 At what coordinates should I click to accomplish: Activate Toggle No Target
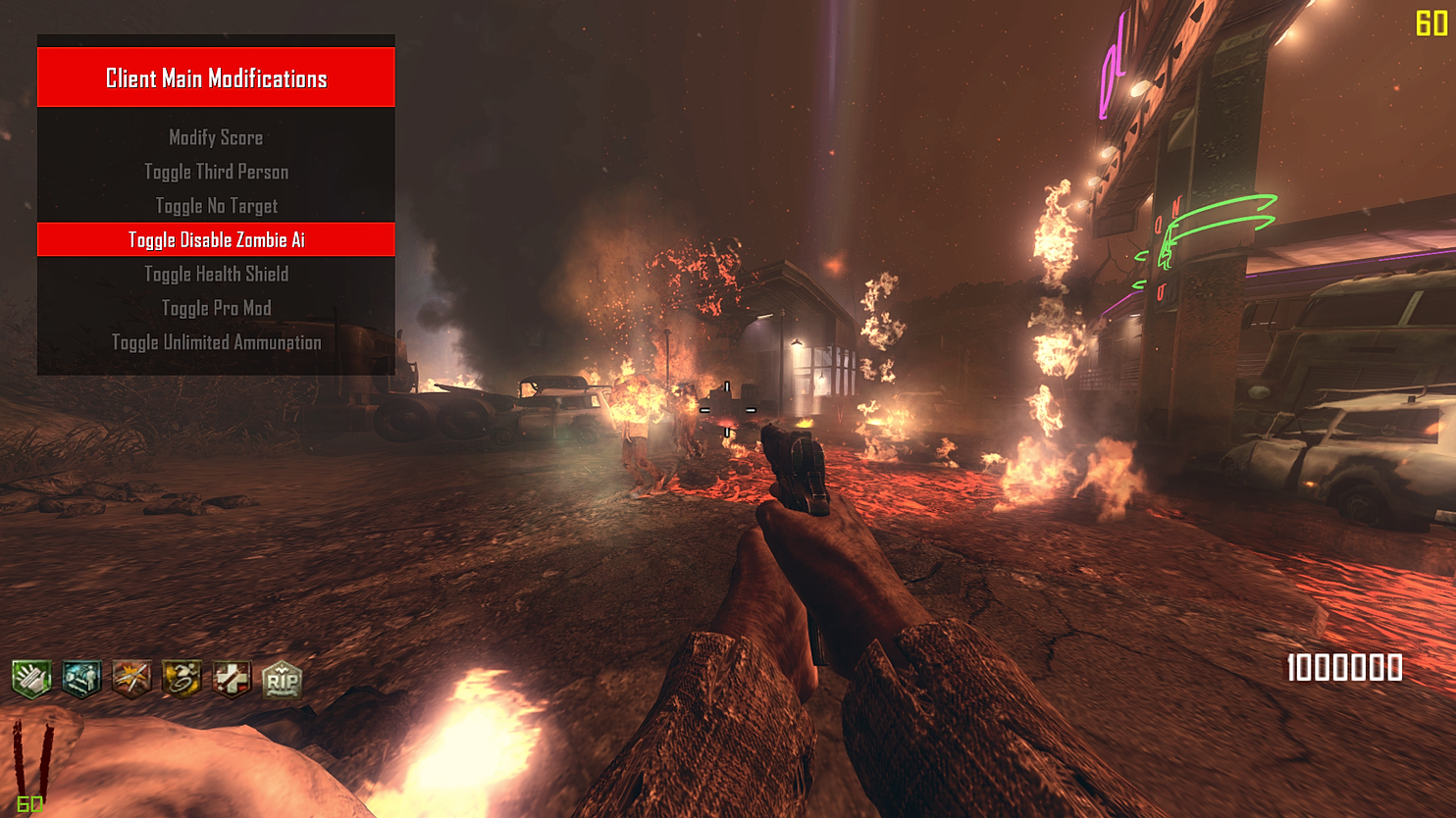point(216,206)
